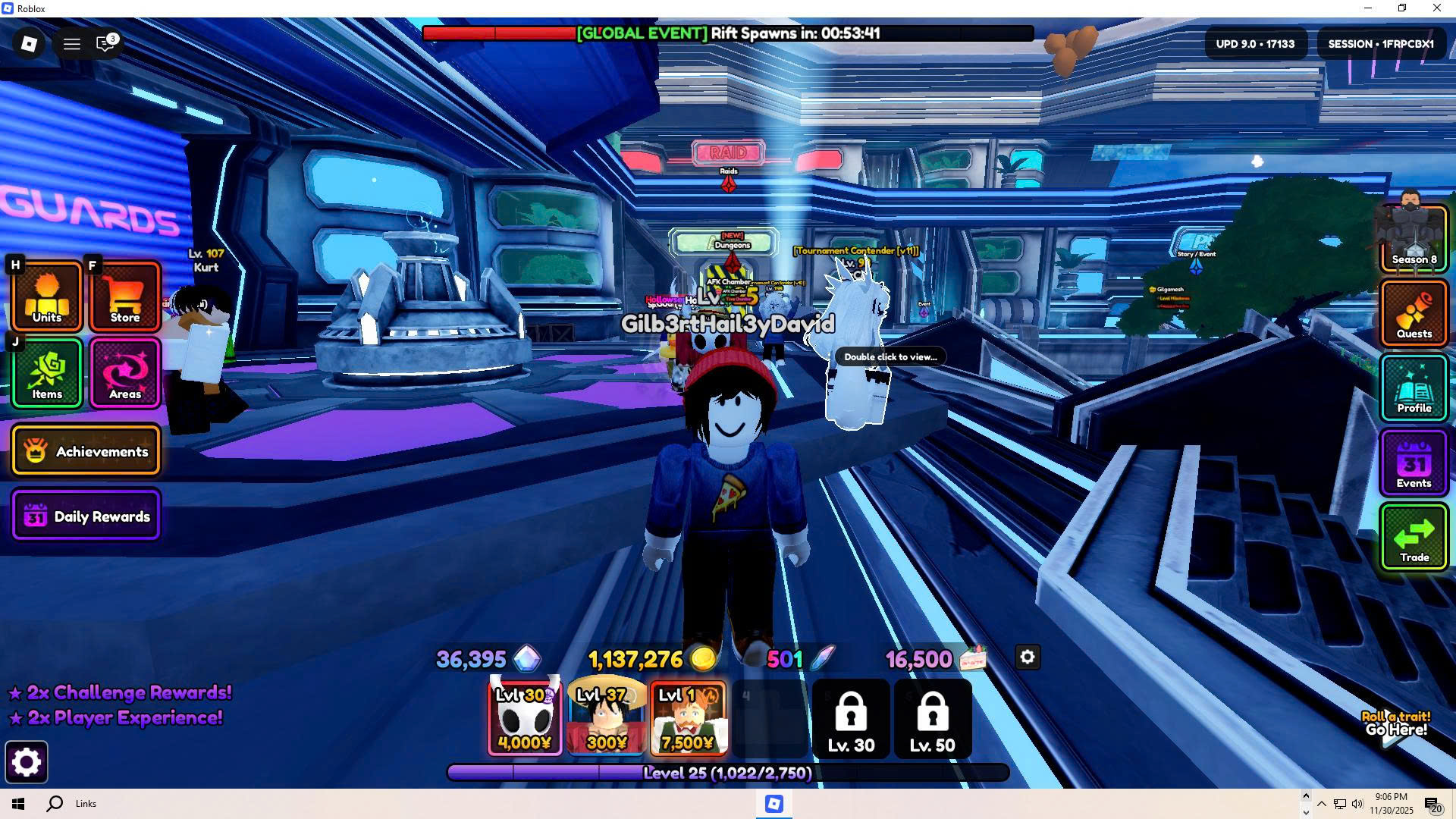The image size is (1456, 819).
Task: Open your Profile
Action: pos(1414,388)
